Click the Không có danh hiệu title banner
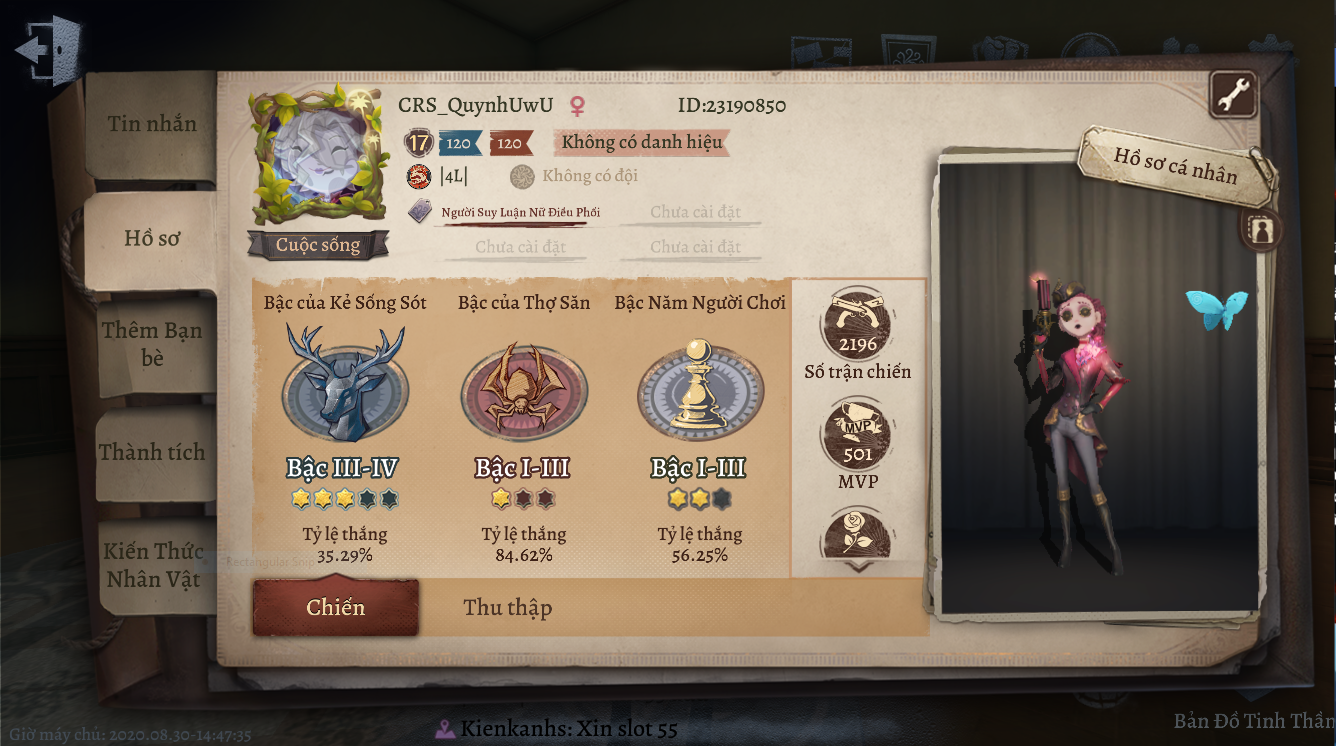Viewport: 1336px width, 746px height. (x=641, y=143)
